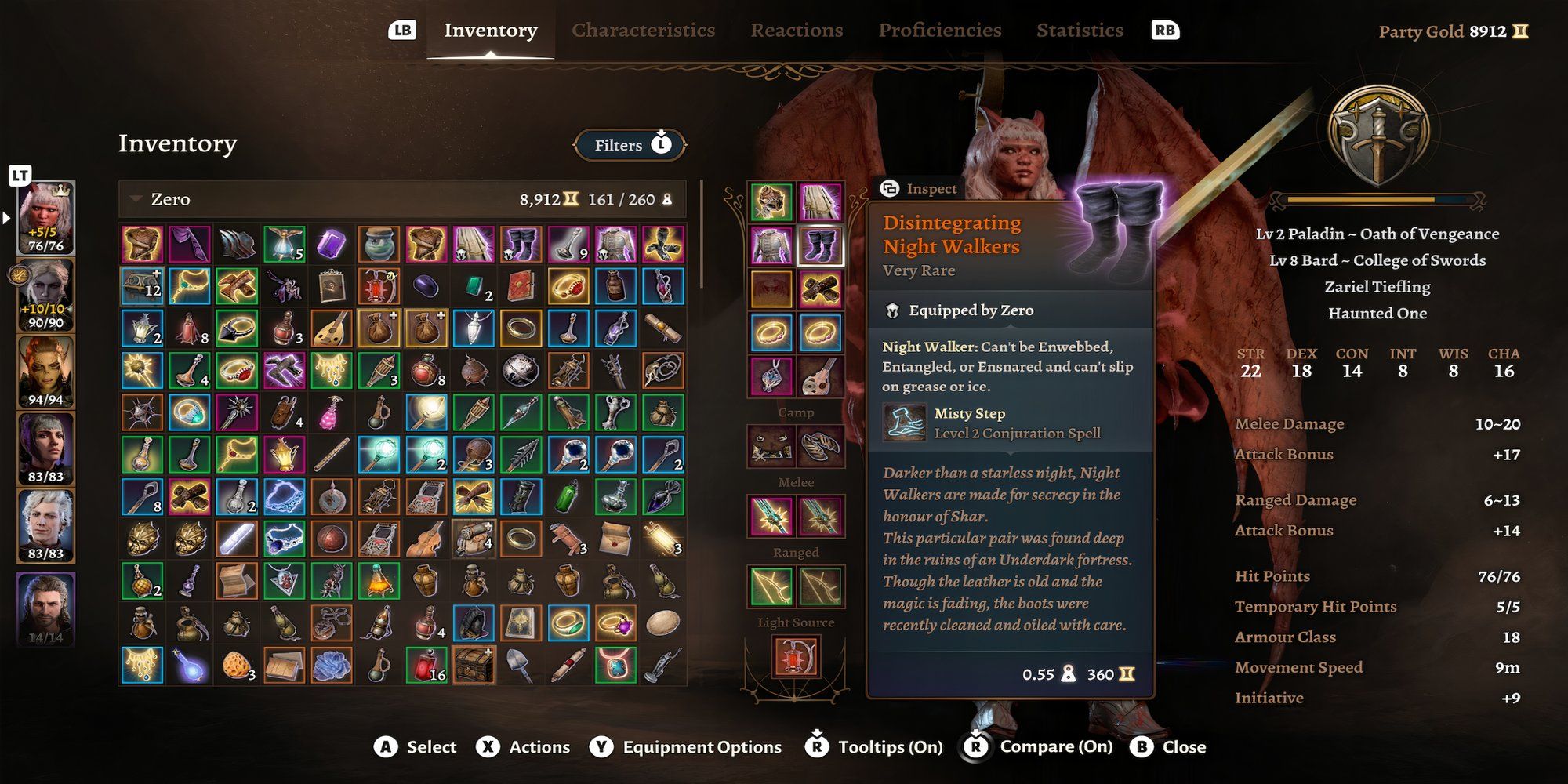Image resolution: width=1568 pixels, height=784 pixels.
Task: Switch to the Characteristics tab
Action: [x=643, y=31]
